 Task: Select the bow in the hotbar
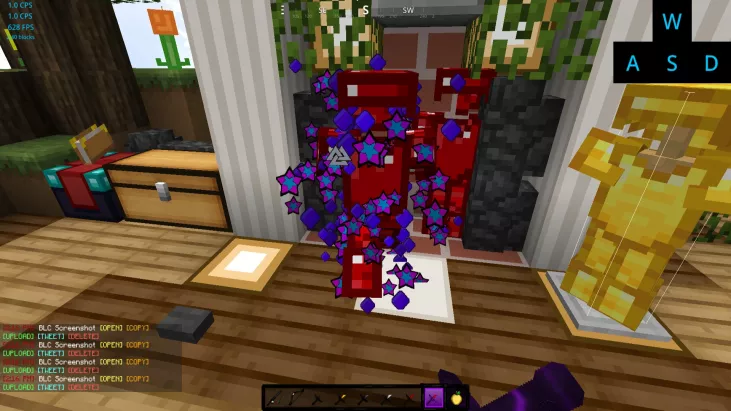(295, 398)
